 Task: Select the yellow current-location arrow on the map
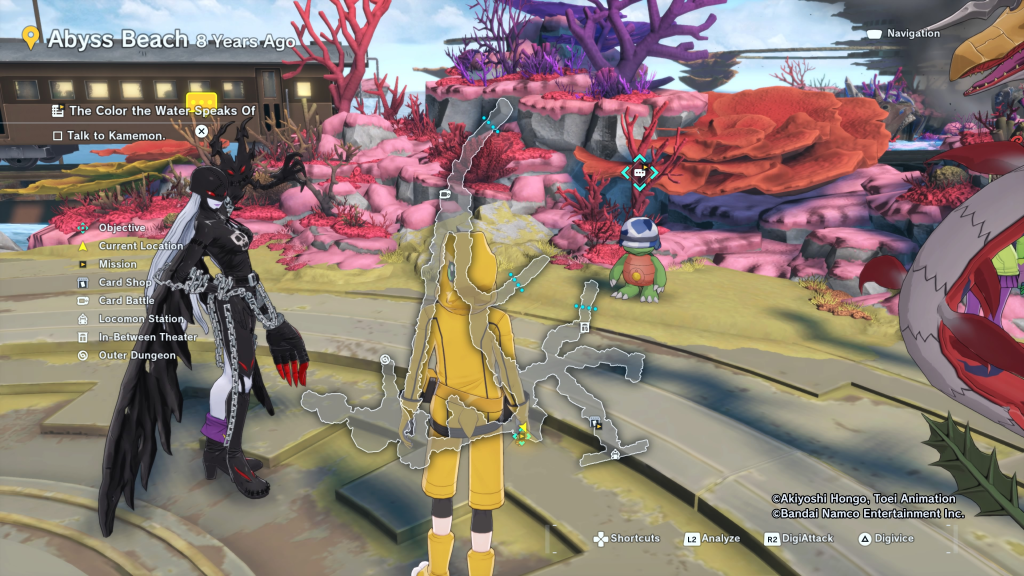click(x=521, y=431)
